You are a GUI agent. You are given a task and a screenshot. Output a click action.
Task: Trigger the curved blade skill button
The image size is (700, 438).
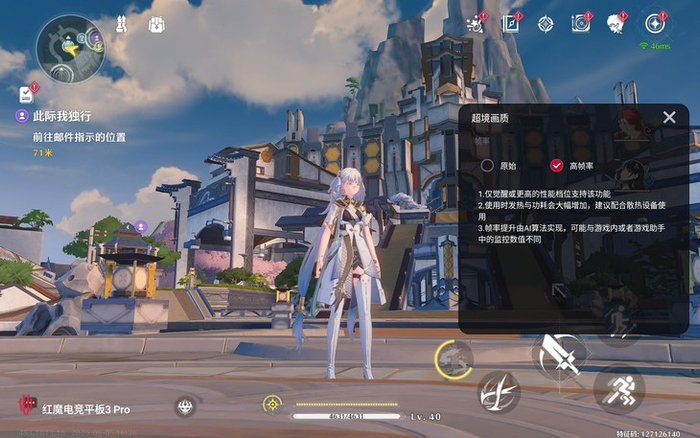[498, 392]
